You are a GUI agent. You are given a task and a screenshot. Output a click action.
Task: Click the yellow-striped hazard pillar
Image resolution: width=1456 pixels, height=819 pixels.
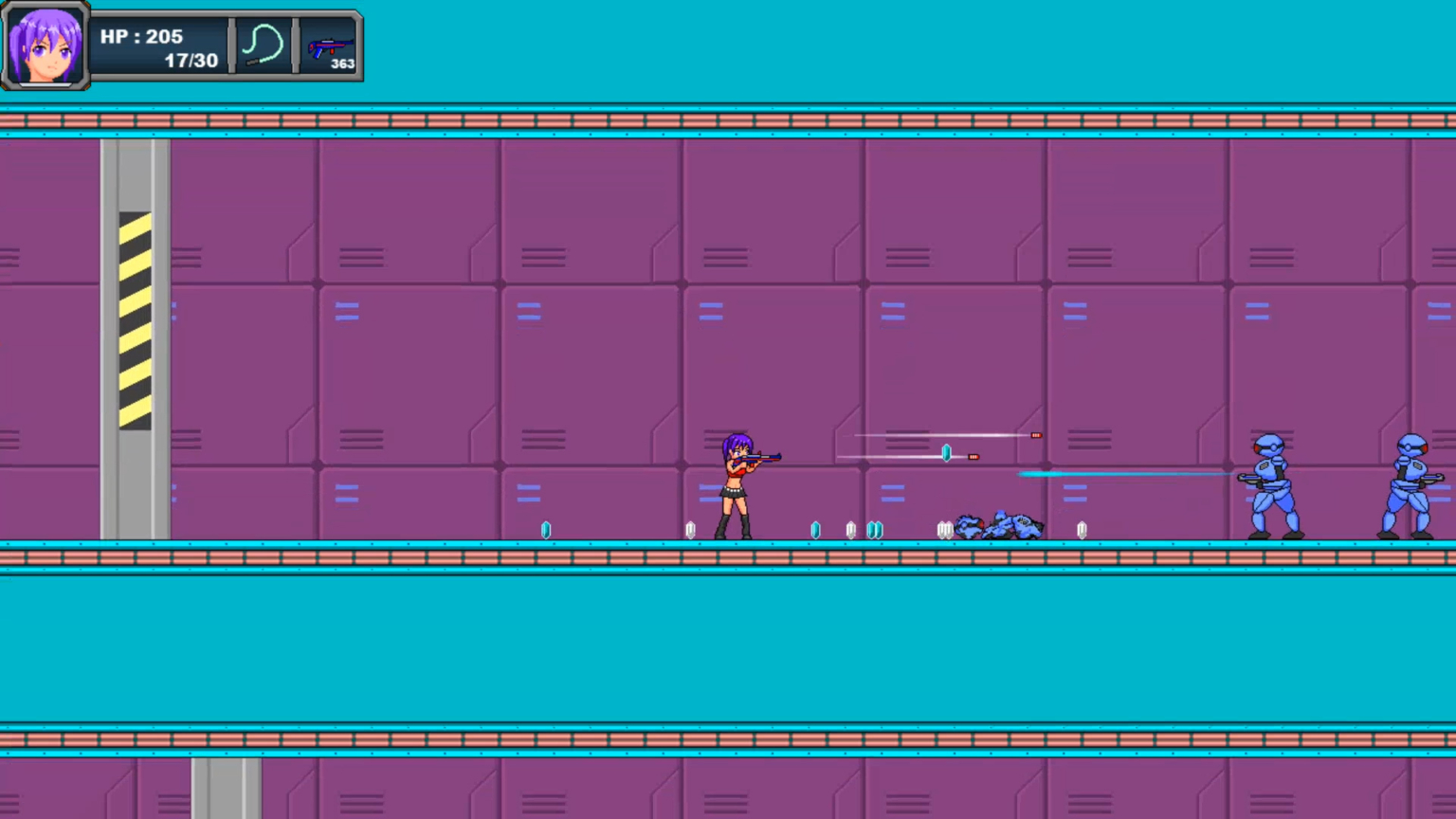(x=135, y=322)
